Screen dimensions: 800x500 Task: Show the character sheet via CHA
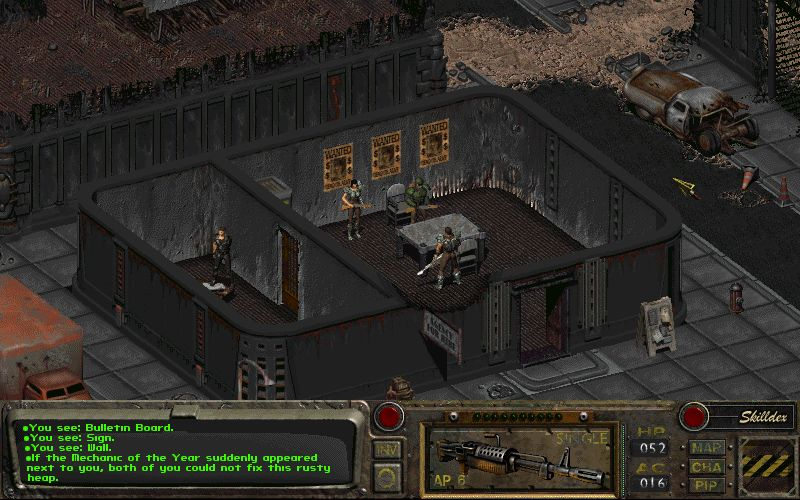705,465
